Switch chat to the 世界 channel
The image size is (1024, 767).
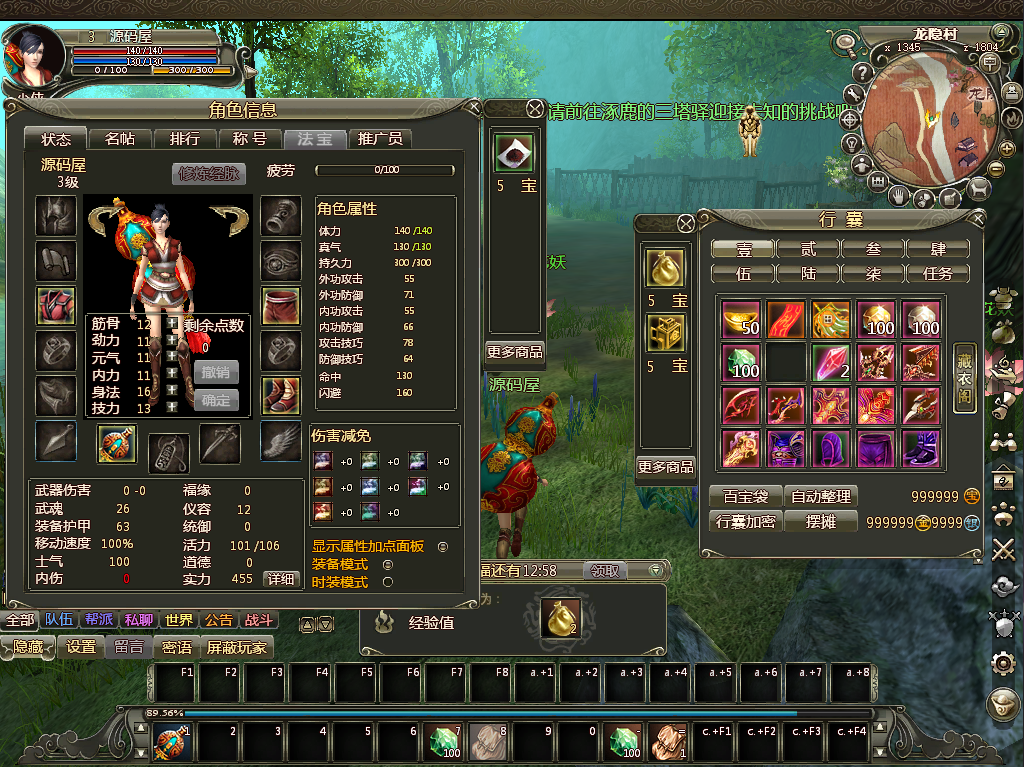tap(179, 620)
